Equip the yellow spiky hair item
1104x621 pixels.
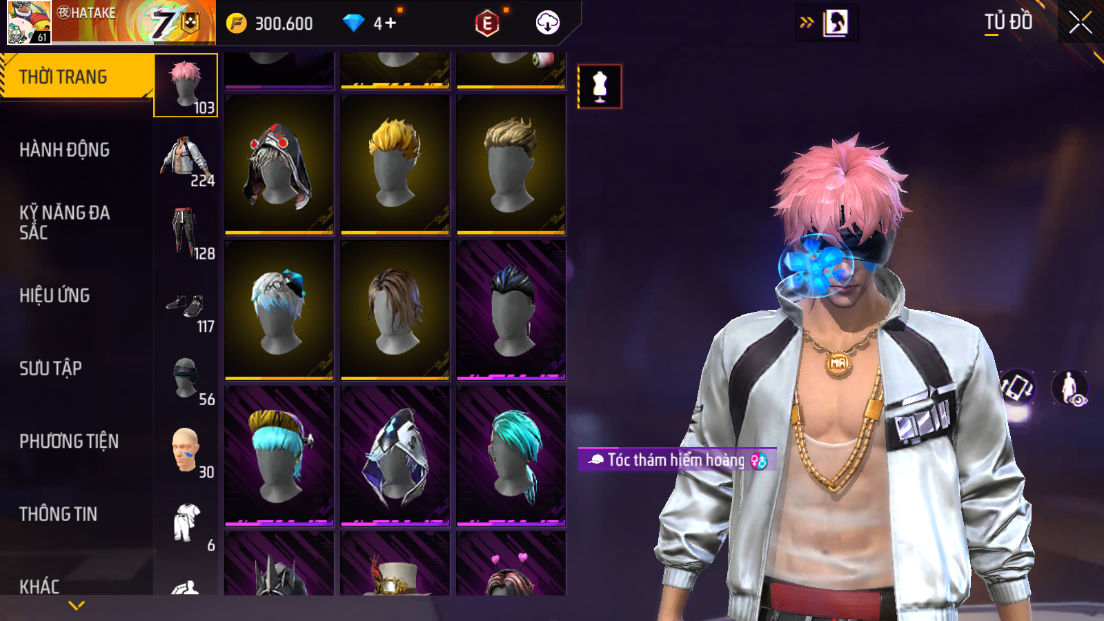click(395, 163)
